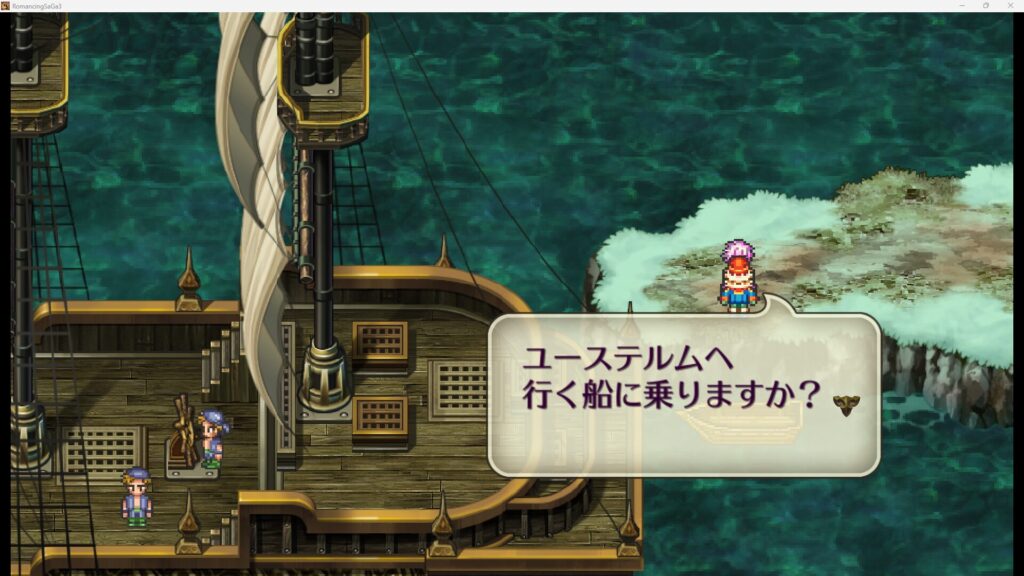Close the RomancingSaGa3 window
The width and height of the screenshot is (1024, 576).
(x=1010, y=5)
